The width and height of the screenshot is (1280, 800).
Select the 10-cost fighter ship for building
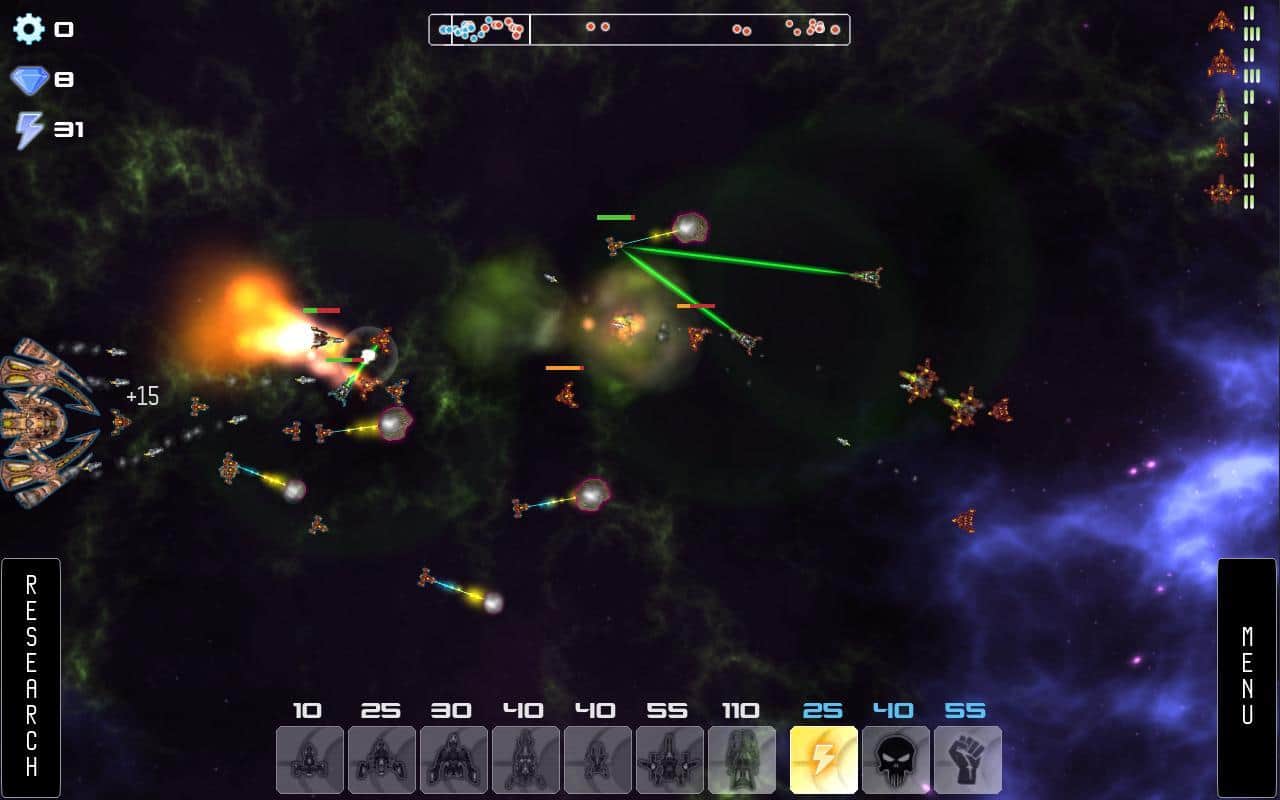(309, 760)
